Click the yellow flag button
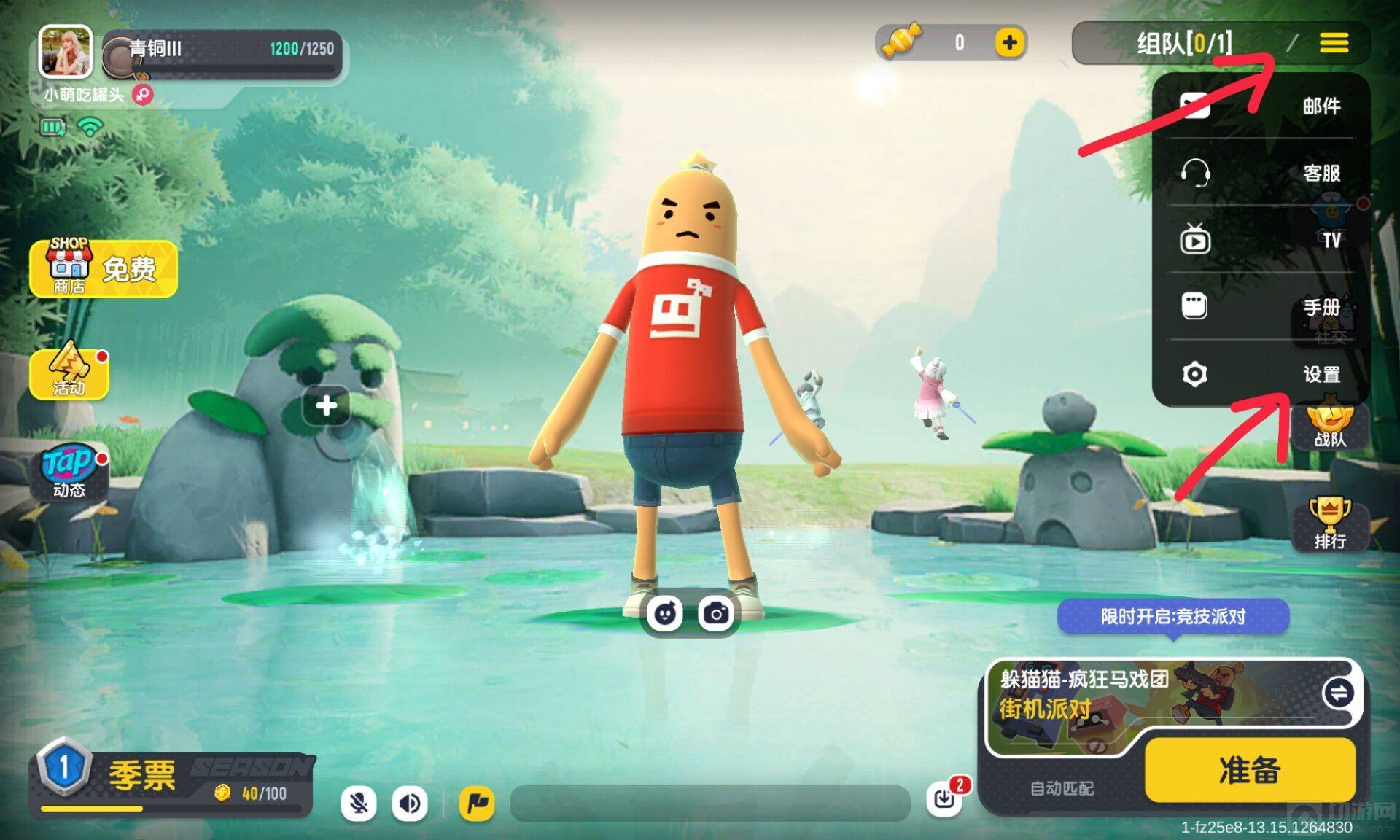1400x840 pixels. pyautogui.click(x=477, y=804)
